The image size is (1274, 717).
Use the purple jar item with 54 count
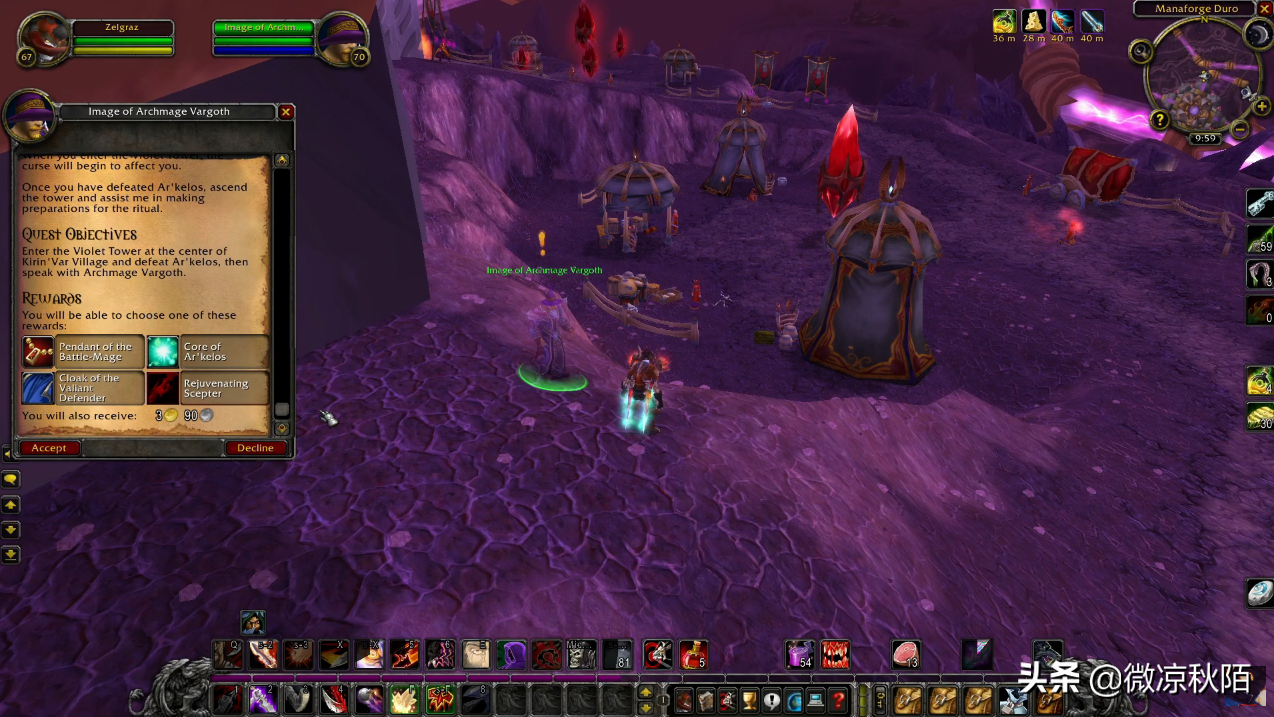799,654
